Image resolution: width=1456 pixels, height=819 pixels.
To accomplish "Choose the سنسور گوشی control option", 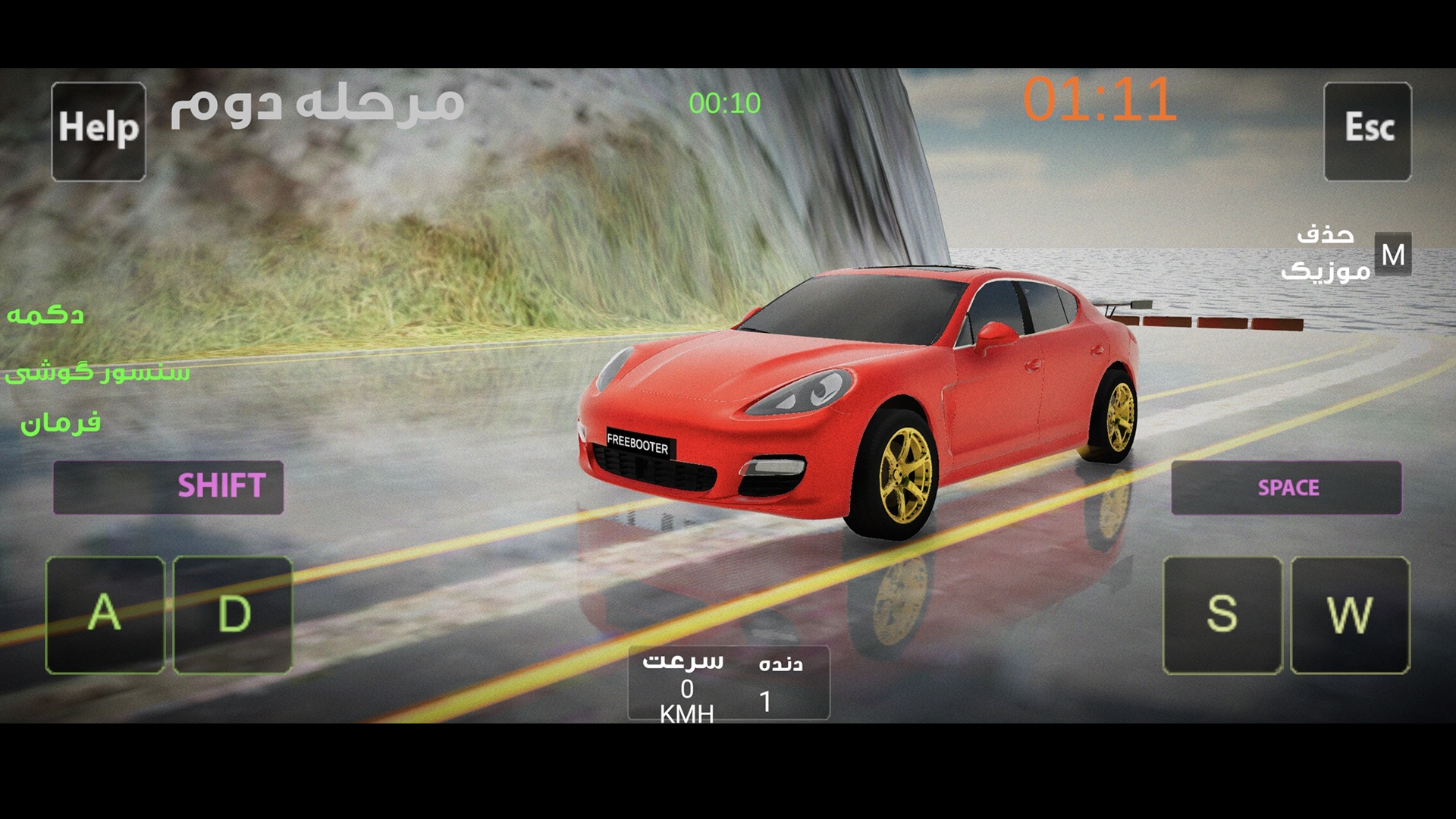I will (97, 372).
